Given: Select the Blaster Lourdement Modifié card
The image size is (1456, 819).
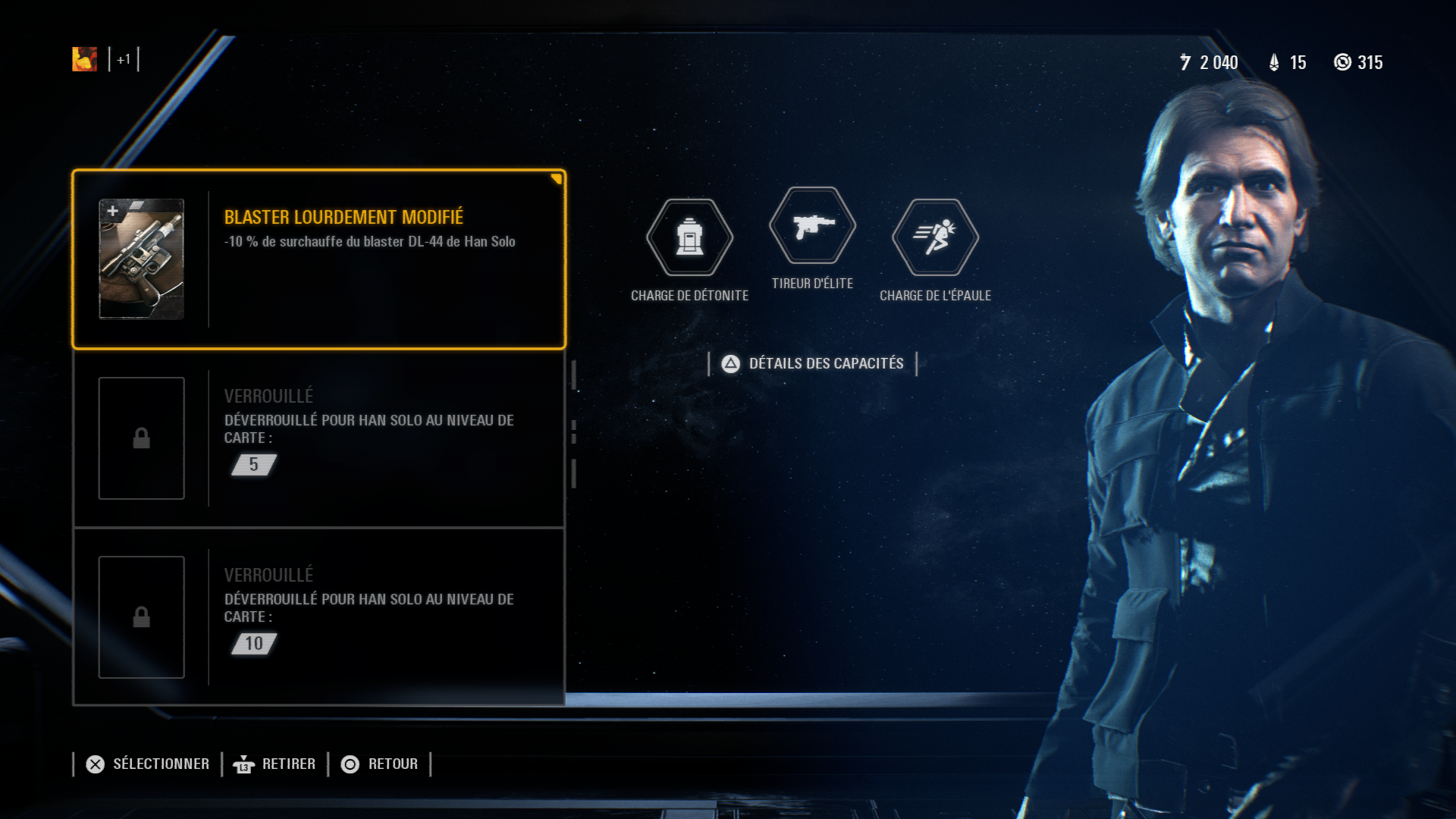Looking at the screenshot, I should tap(318, 259).
